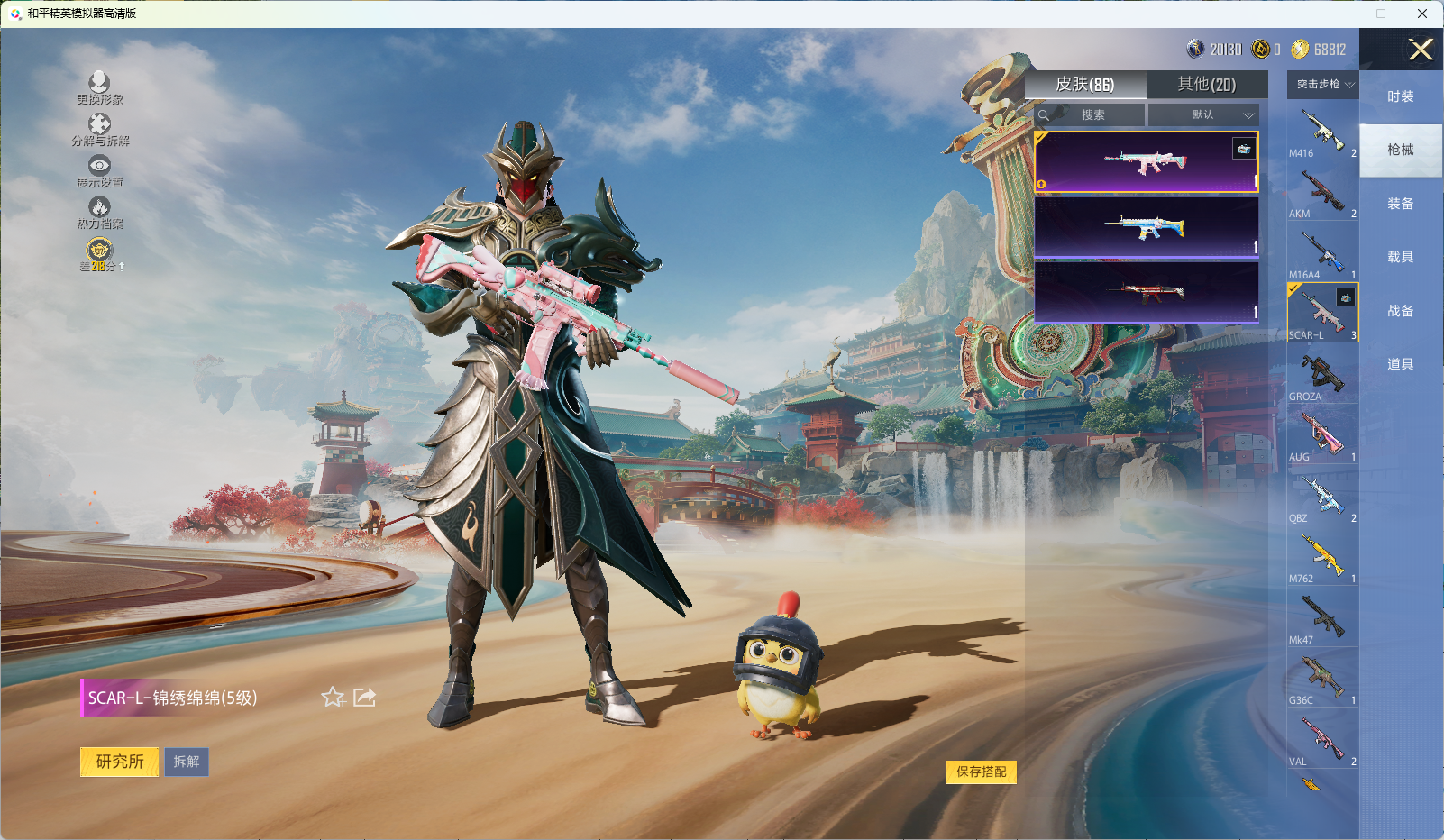Image resolution: width=1444 pixels, height=840 pixels.
Task: Save the outfit with 保存搭配
Action: pyautogui.click(x=981, y=772)
